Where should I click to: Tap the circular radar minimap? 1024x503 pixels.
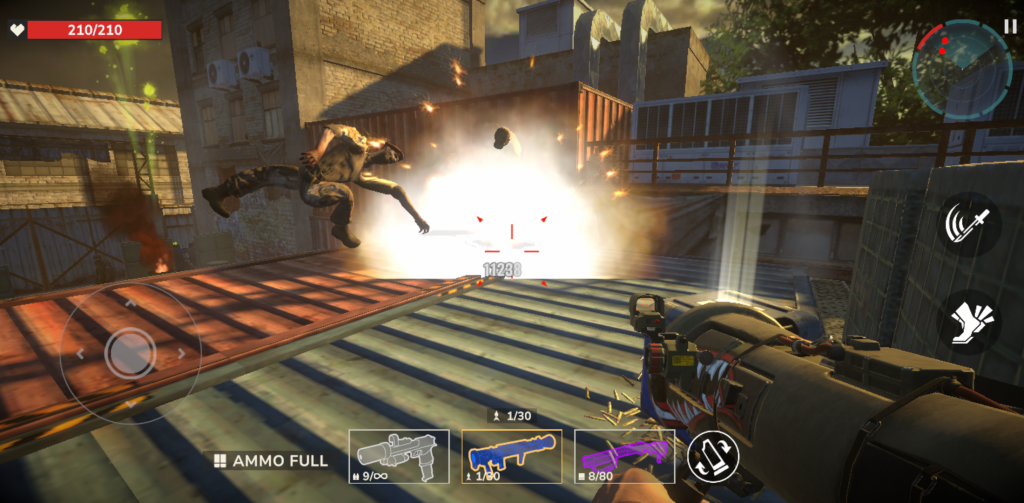point(961,67)
